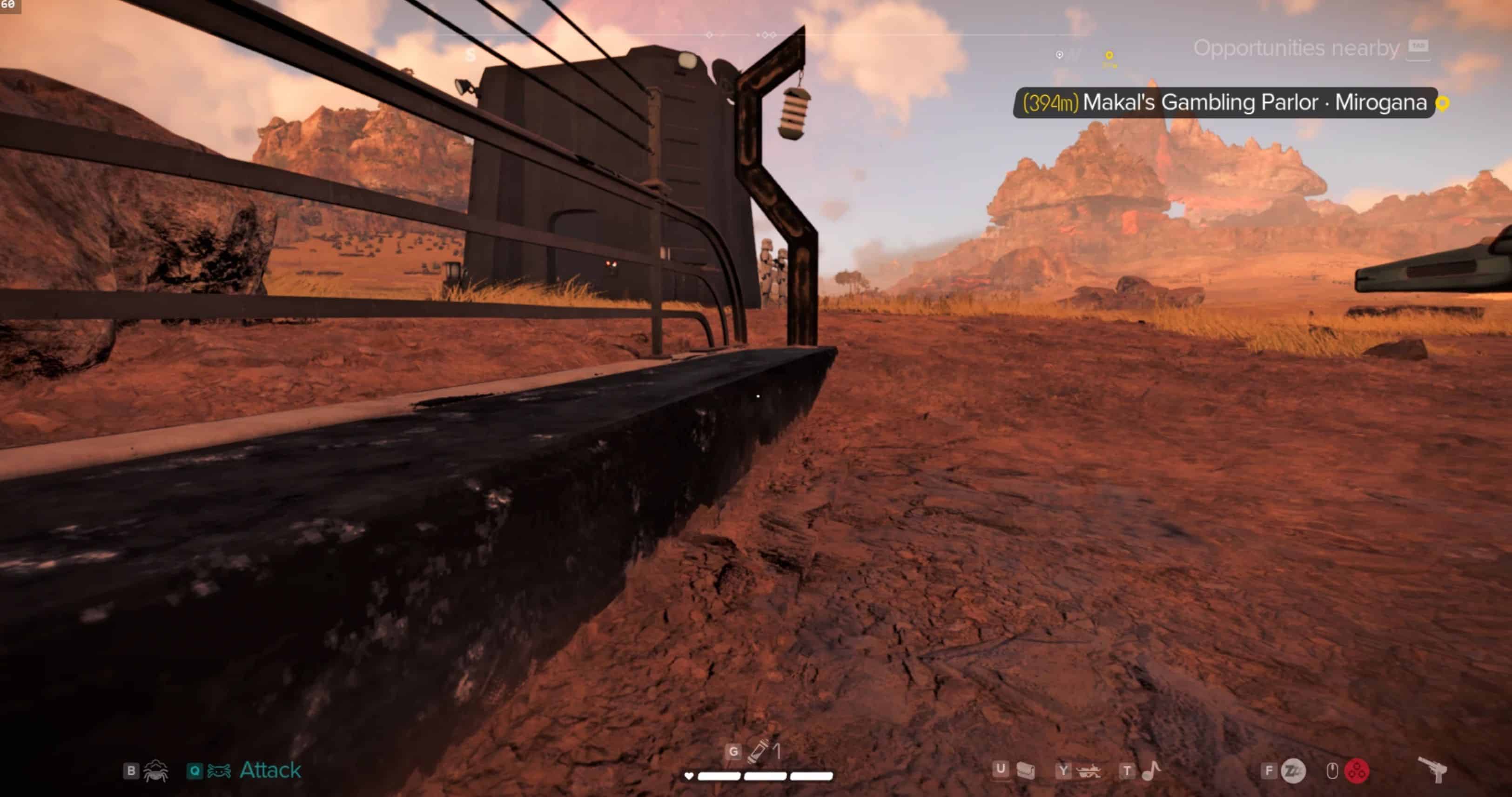
Task: Click the white waypoint pin on the compass
Action: (x=1060, y=55)
